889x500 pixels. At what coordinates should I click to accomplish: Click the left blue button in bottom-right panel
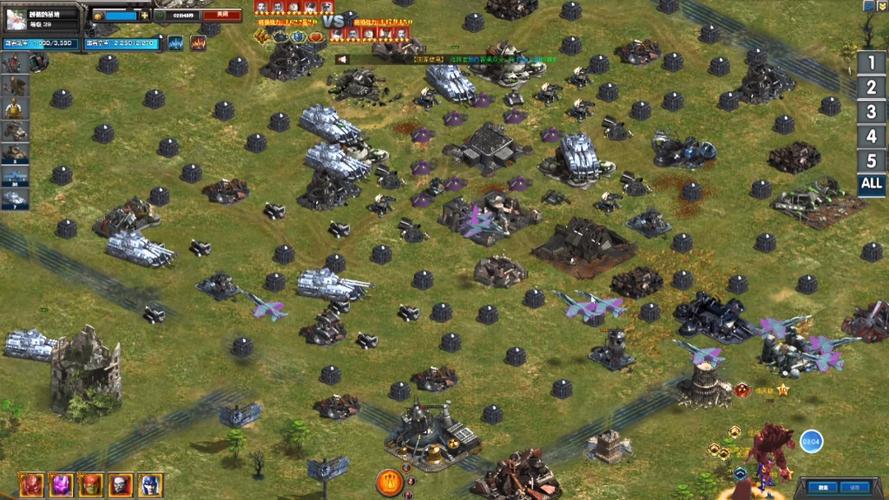[x=822, y=488]
